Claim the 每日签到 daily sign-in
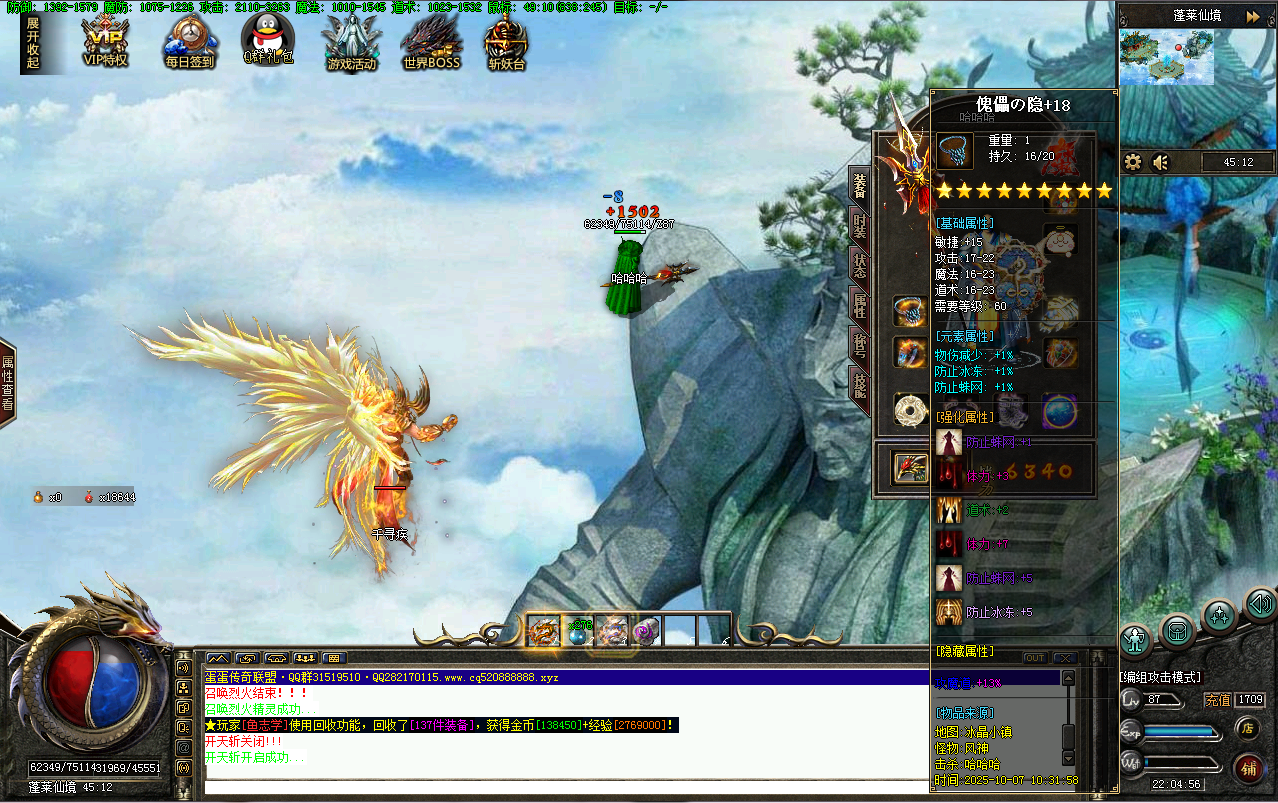The width and height of the screenshot is (1278, 803). point(189,42)
